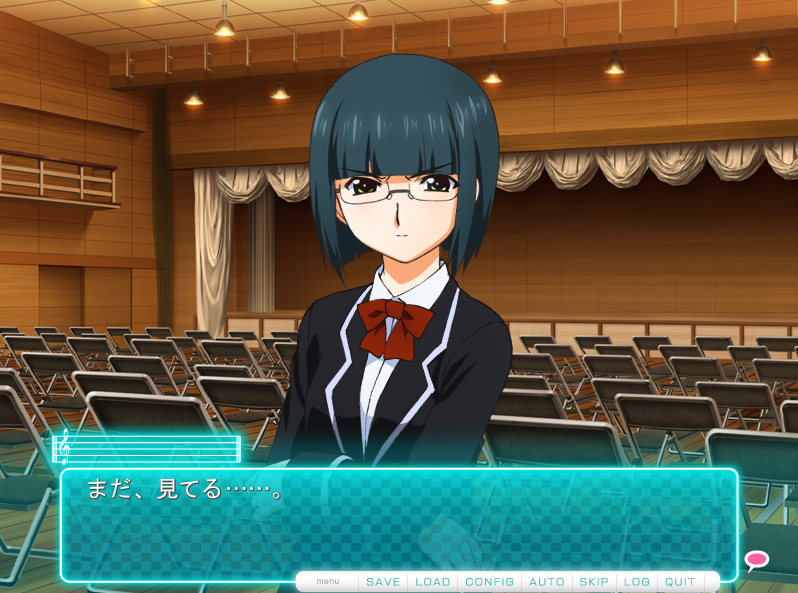Activate SKIP mode
Image resolution: width=798 pixels, height=593 pixels.
[x=594, y=582]
